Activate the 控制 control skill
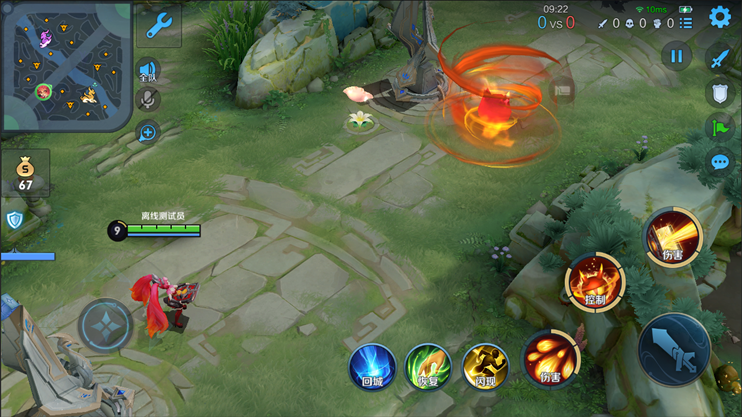This screenshot has height=417, width=742. point(594,283)
